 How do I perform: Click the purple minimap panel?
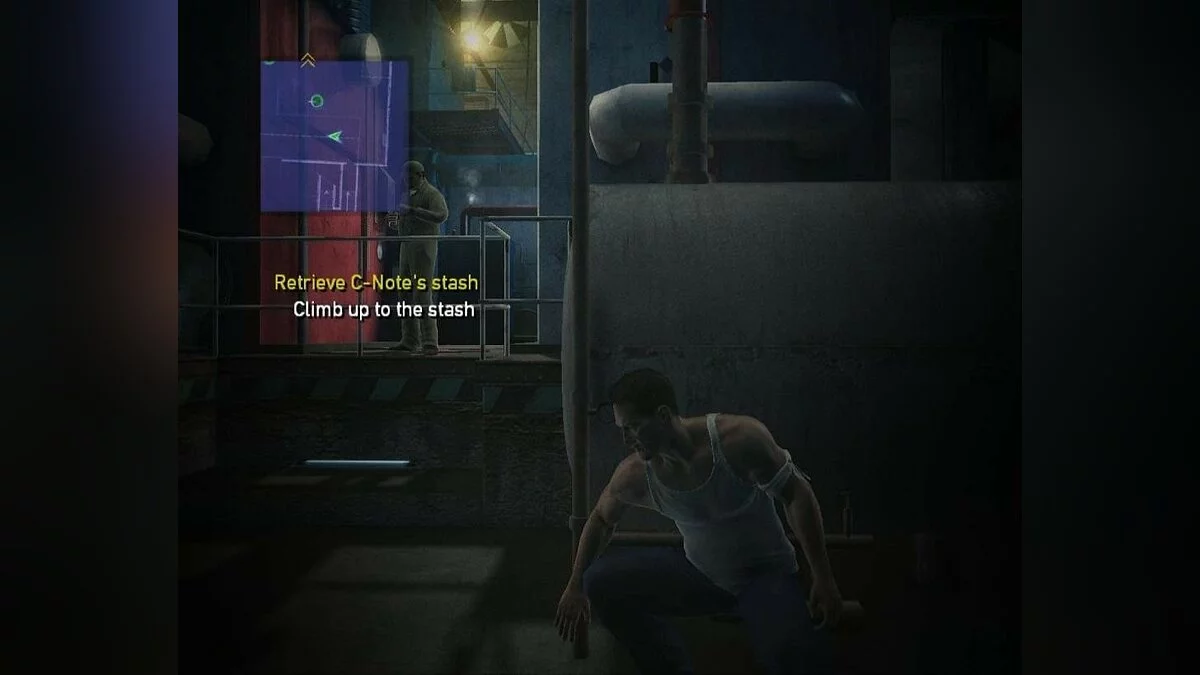[335, 136]
